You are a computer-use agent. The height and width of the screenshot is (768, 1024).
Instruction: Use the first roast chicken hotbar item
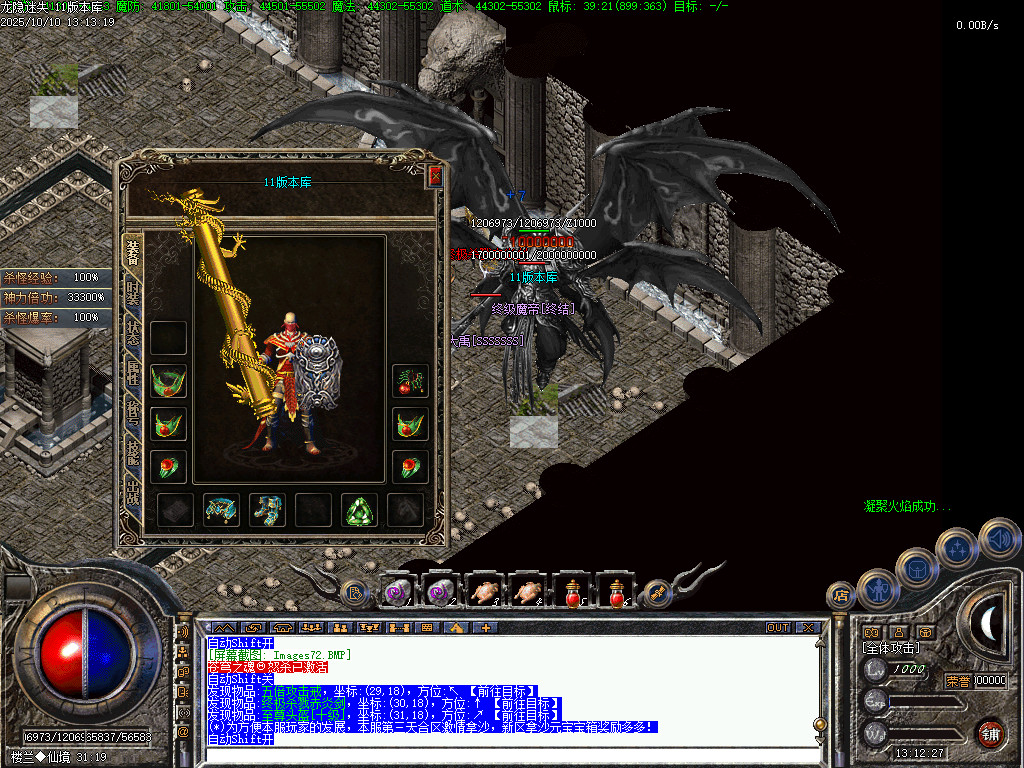coord(486,592)
